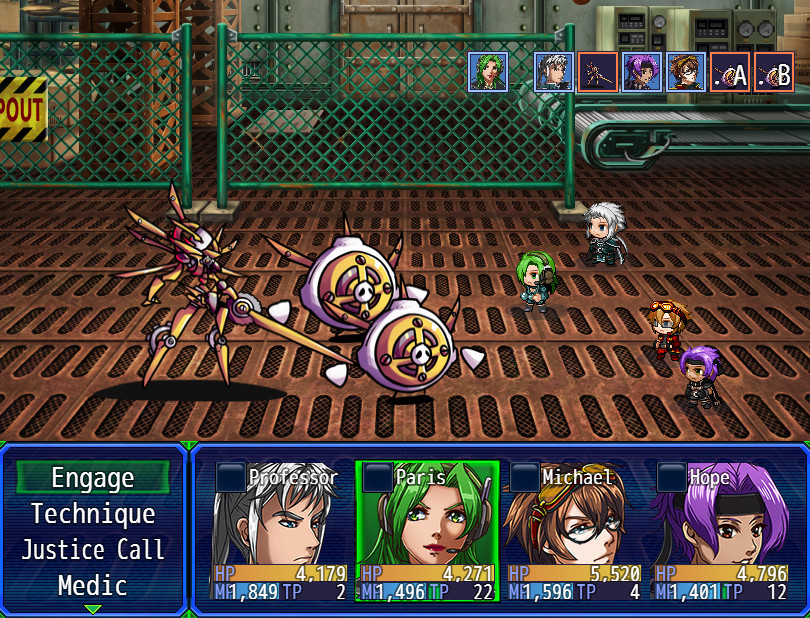Open the Technique command list
This screenshot has width=810, height=618.
[93, 514]
